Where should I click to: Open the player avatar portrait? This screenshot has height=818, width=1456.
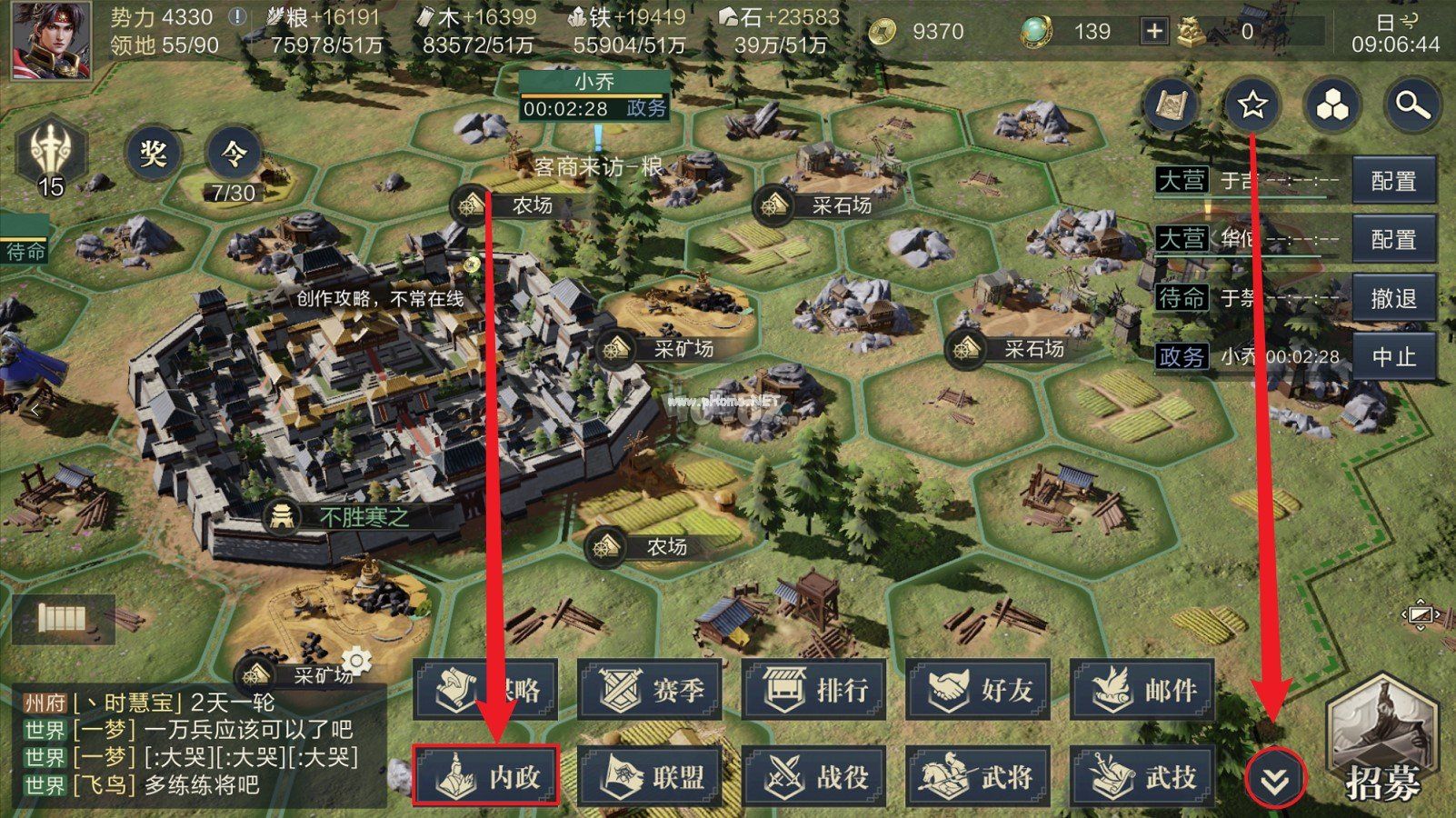51,40
